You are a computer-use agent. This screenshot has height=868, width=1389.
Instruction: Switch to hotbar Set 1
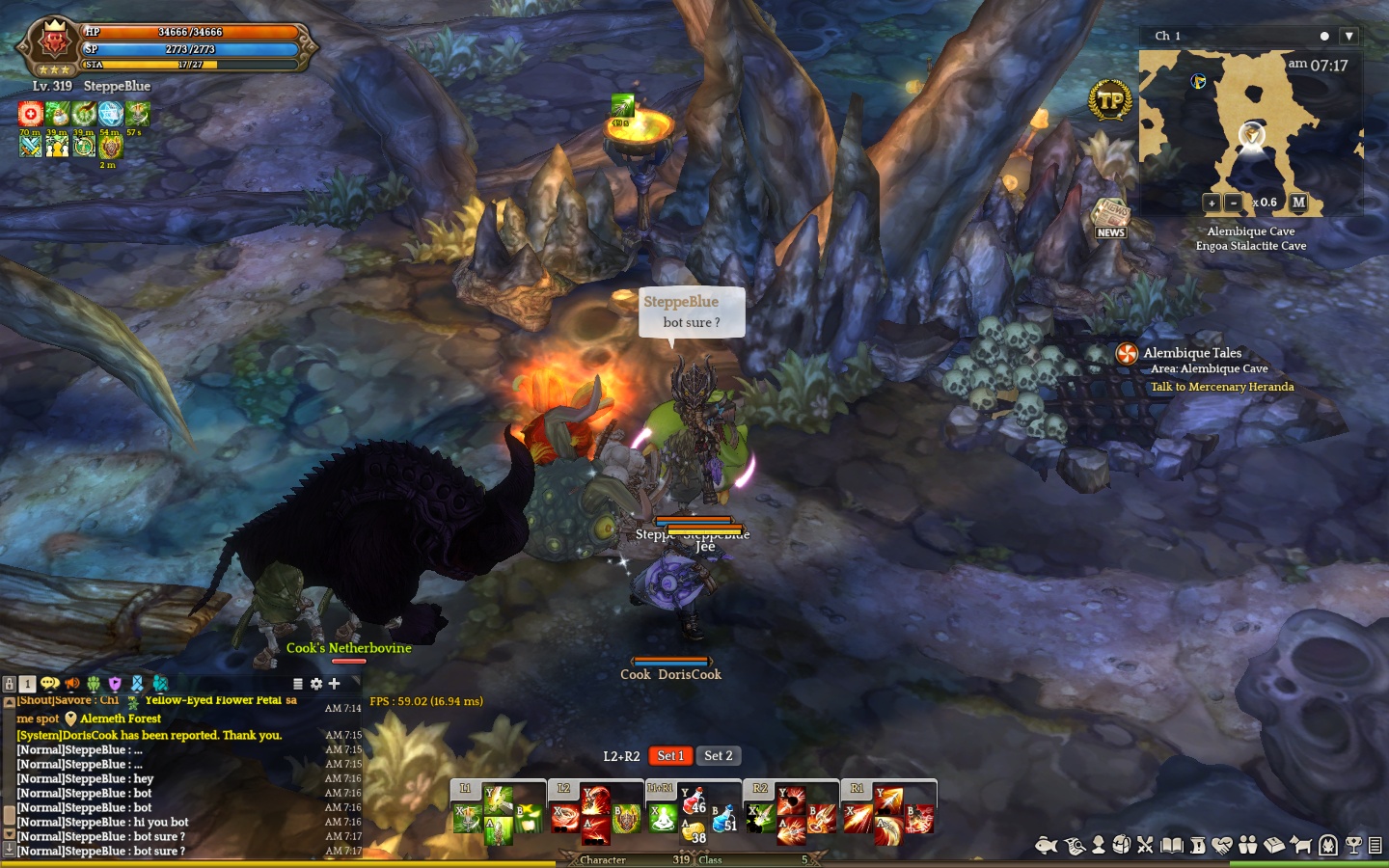tap(670, 756)
